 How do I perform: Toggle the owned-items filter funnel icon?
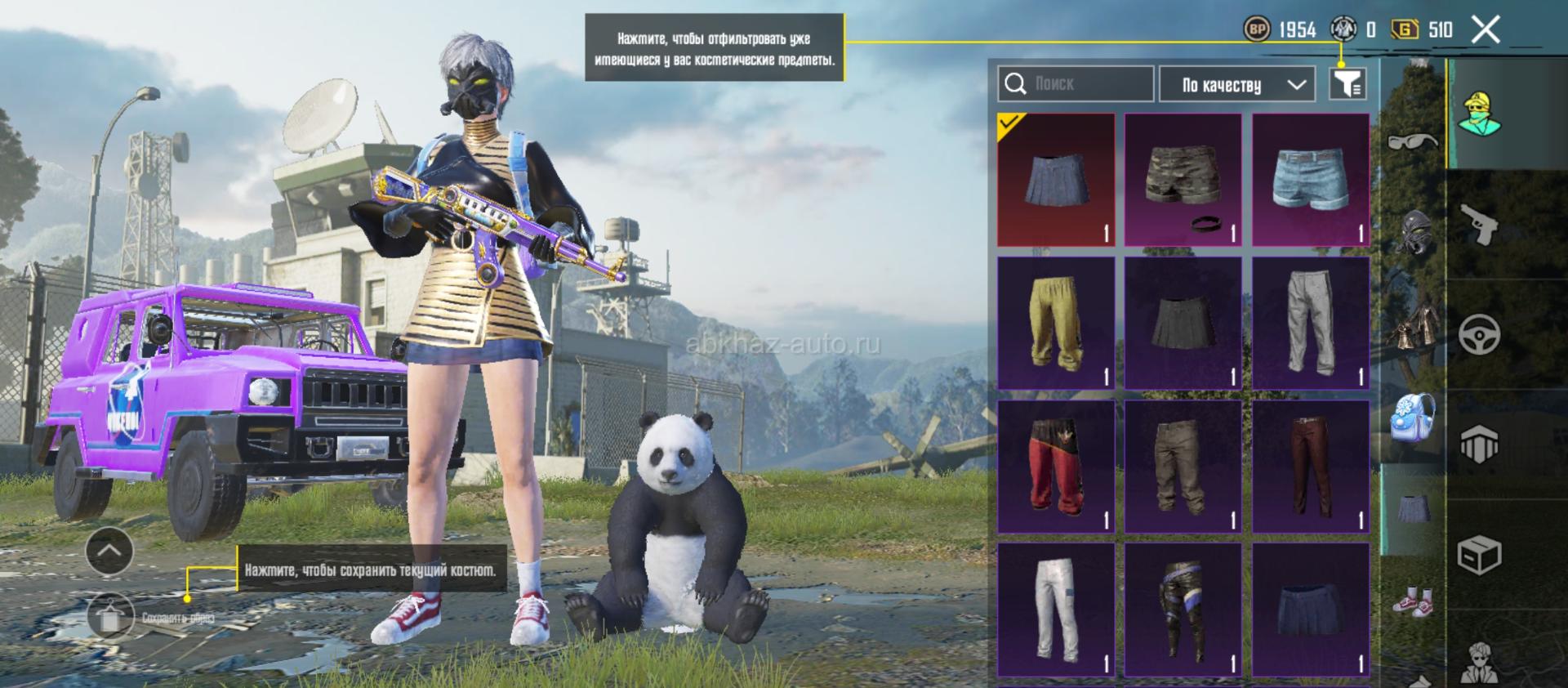point(1347,83)
